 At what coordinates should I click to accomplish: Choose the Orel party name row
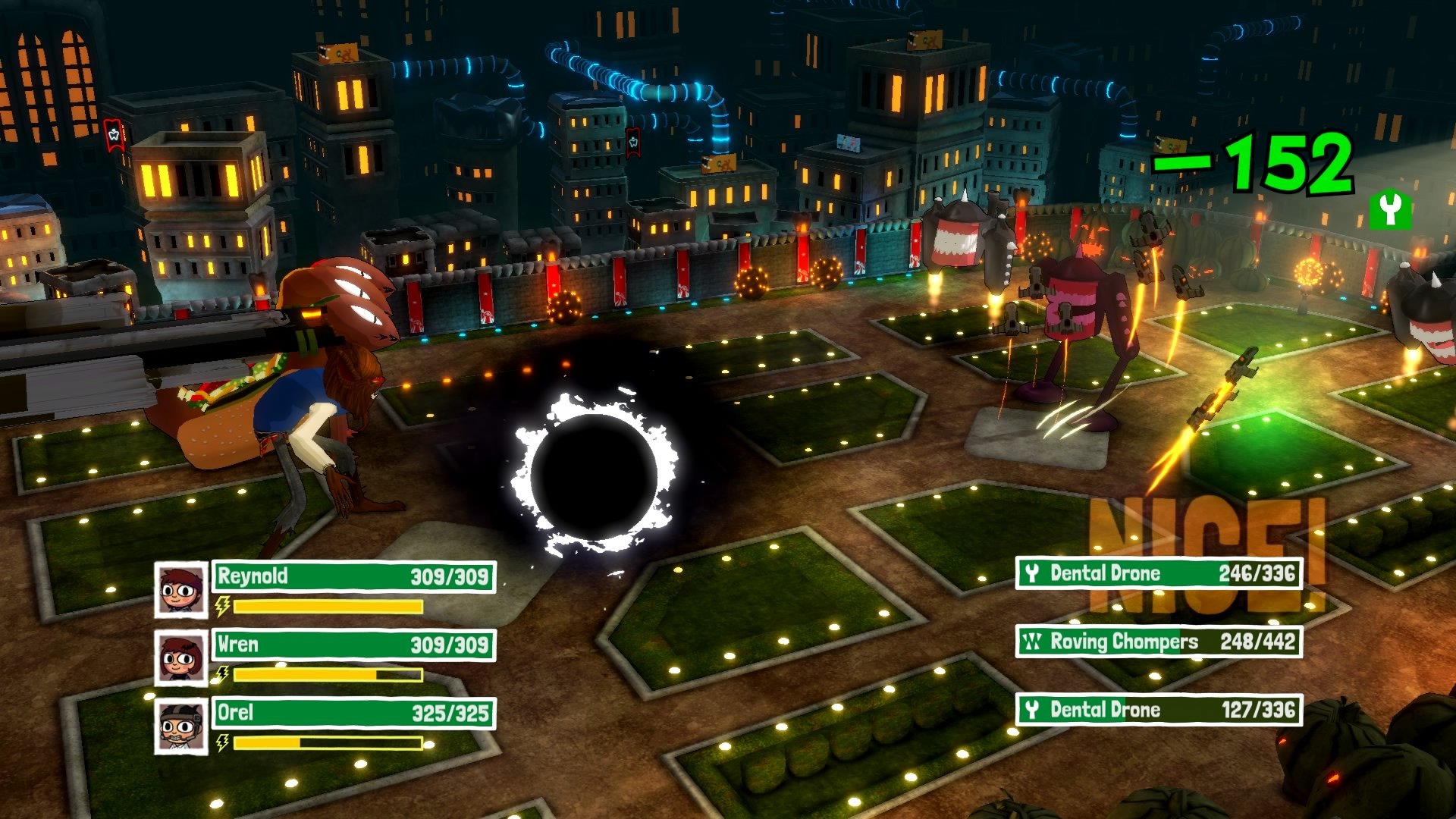tap(353, 713)
